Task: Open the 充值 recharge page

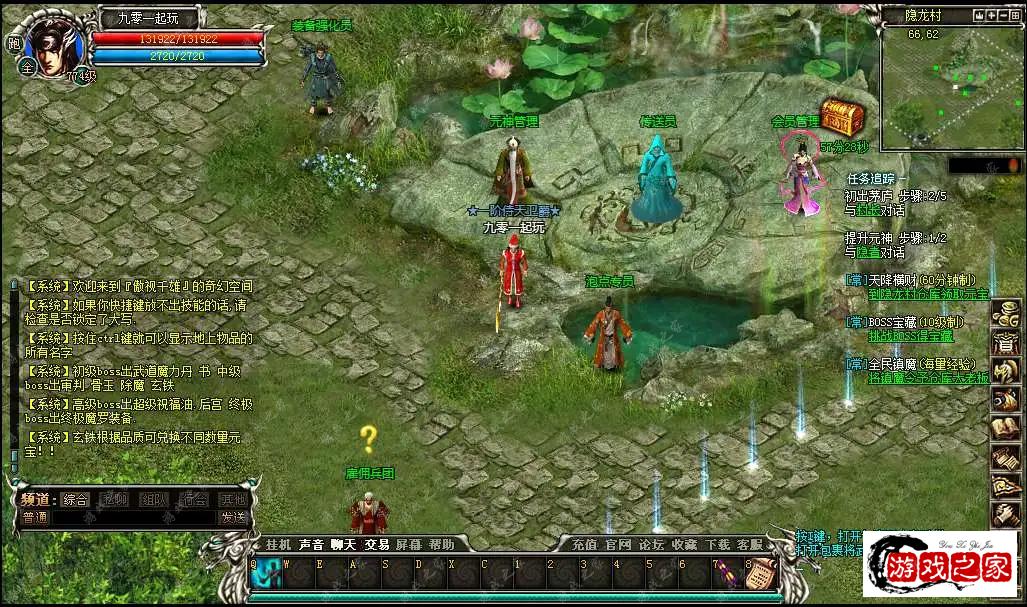Action: click(585, 545)
